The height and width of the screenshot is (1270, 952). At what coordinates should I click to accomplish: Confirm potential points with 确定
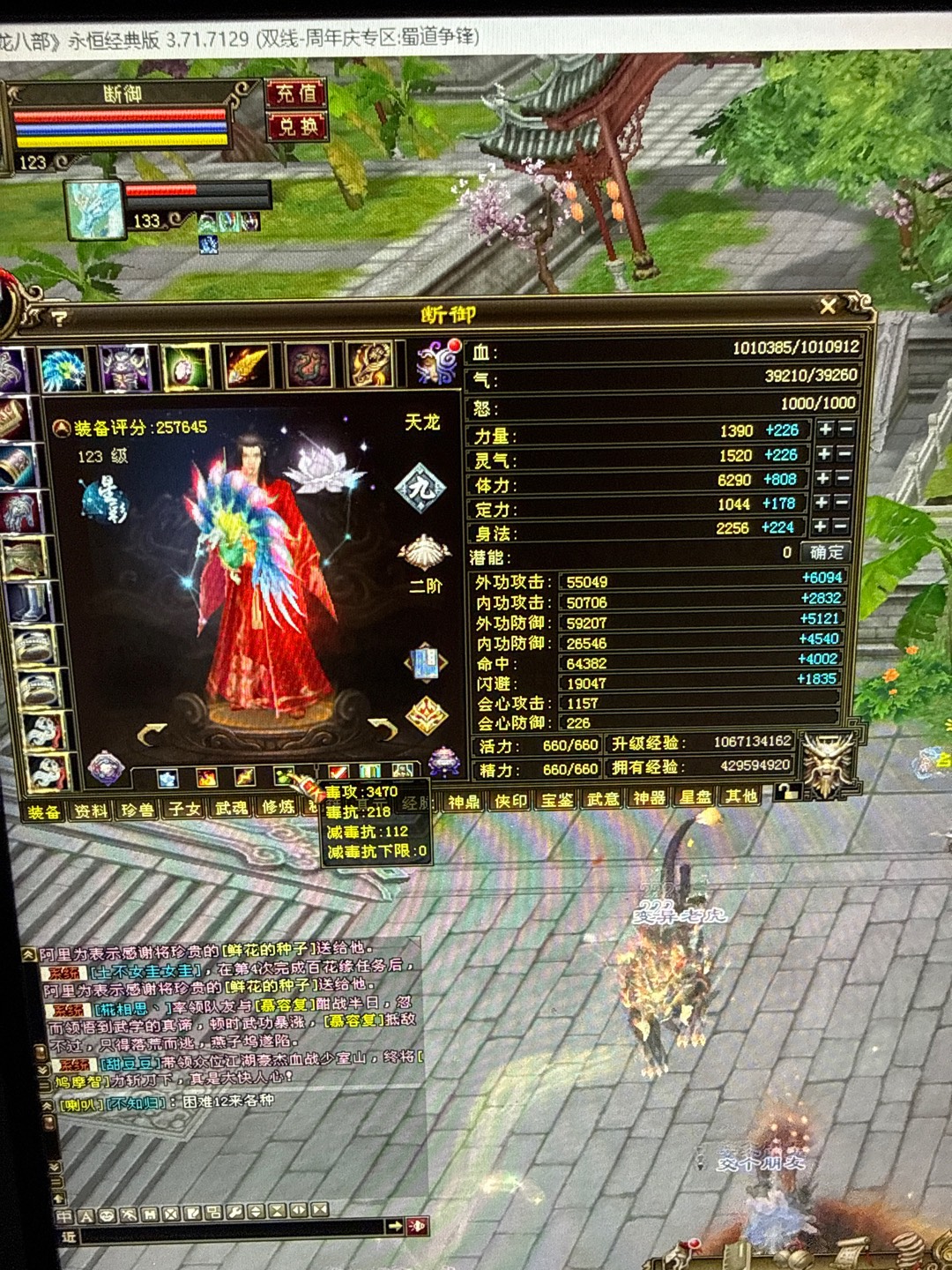pos(826,553)
